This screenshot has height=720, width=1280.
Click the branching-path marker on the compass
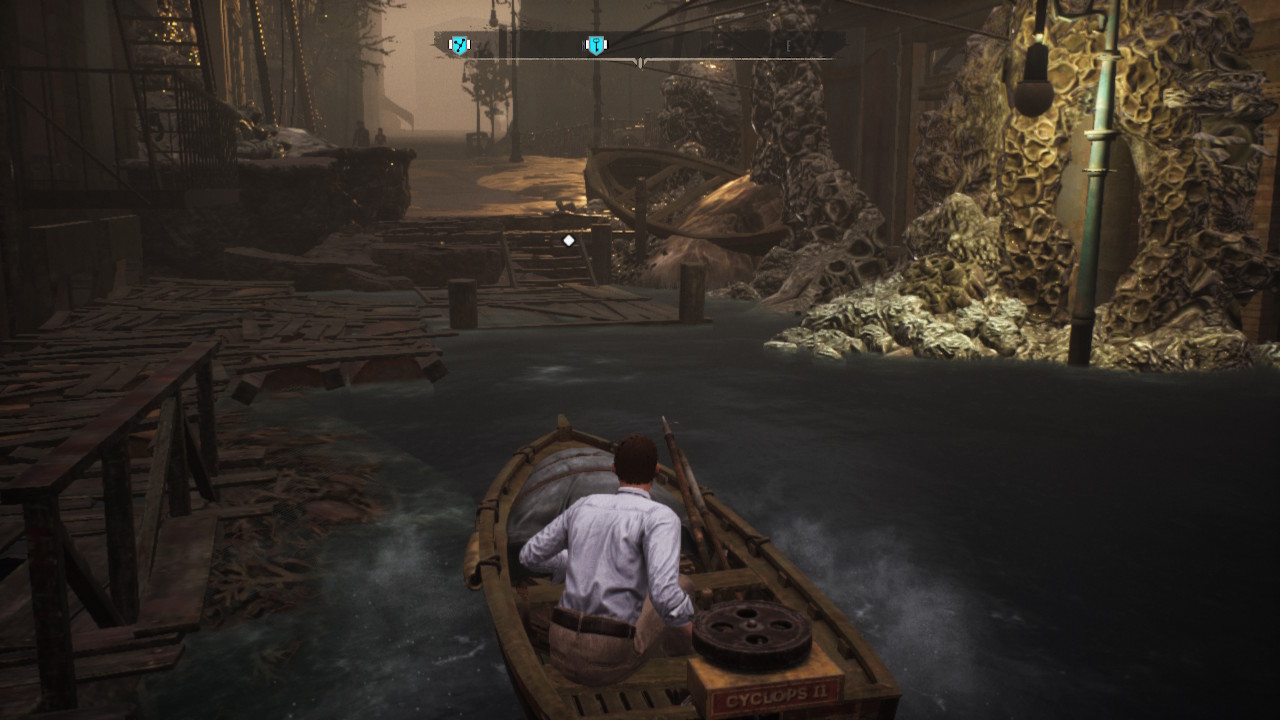coord(459,45)
